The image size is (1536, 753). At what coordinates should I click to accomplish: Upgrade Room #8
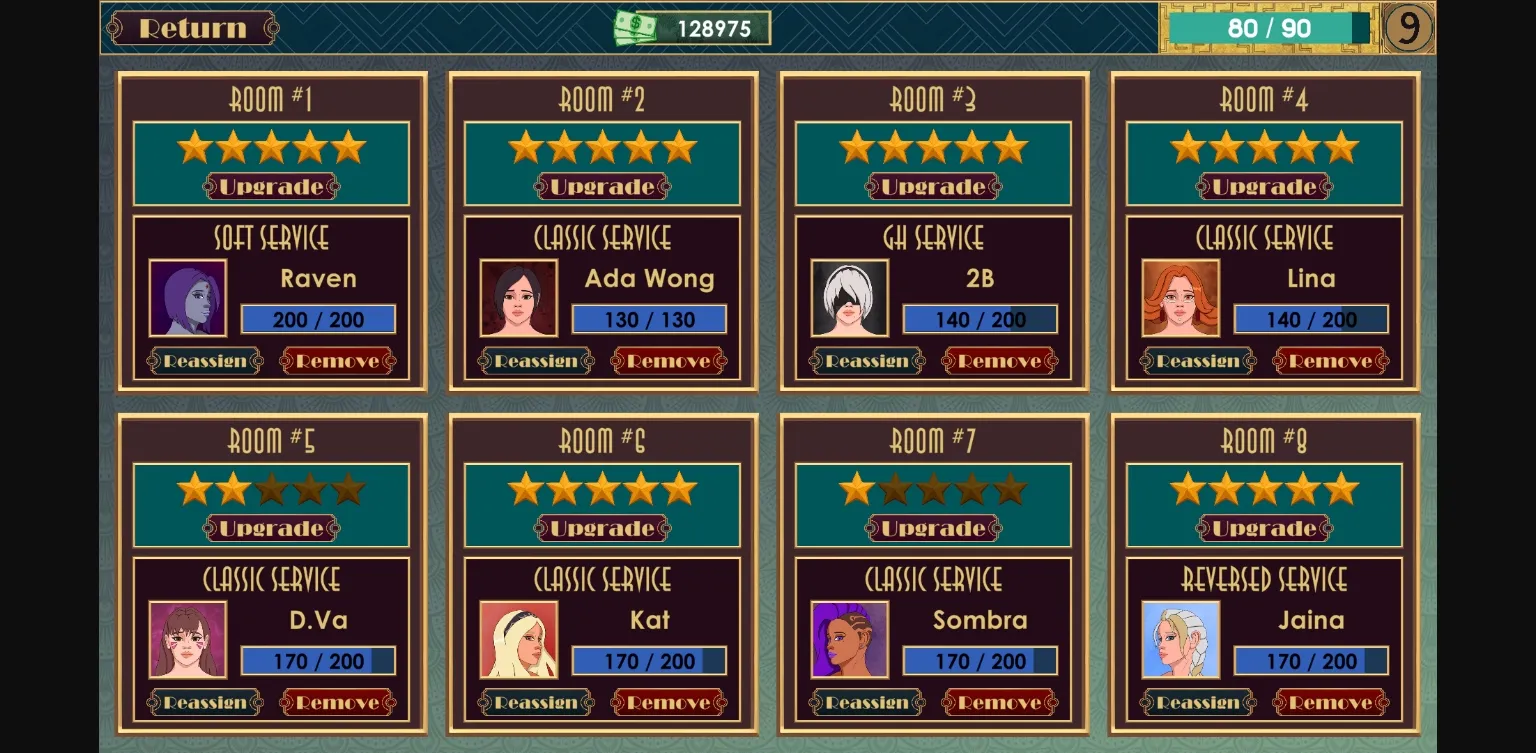click(1265, 529)
